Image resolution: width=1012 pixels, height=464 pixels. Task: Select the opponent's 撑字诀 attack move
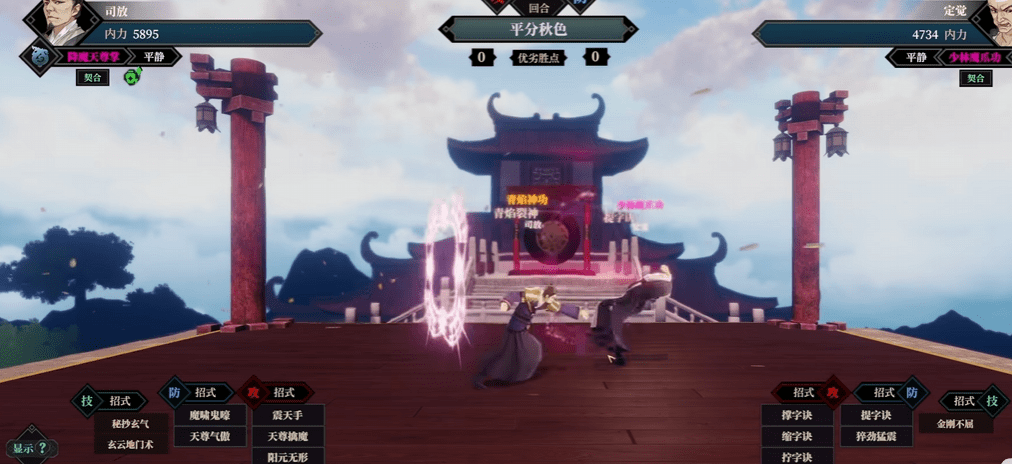pos(797,415)
